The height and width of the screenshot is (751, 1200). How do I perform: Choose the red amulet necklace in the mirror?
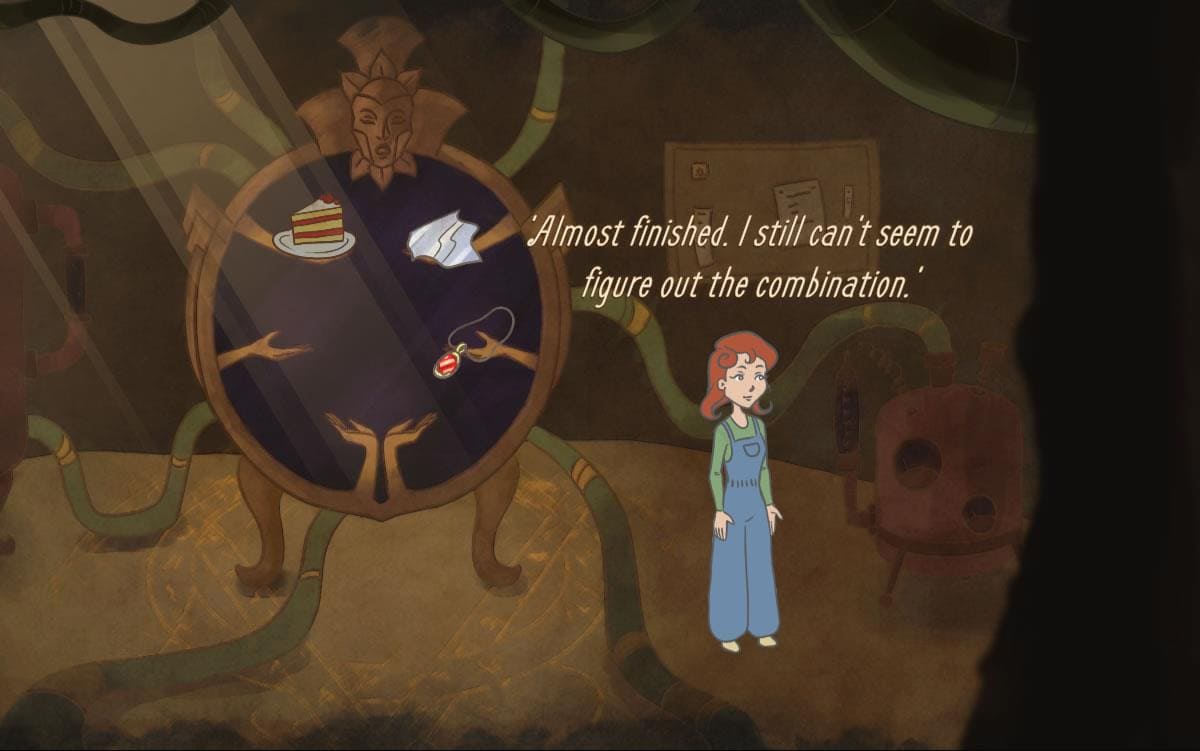(x=447, y=361)
